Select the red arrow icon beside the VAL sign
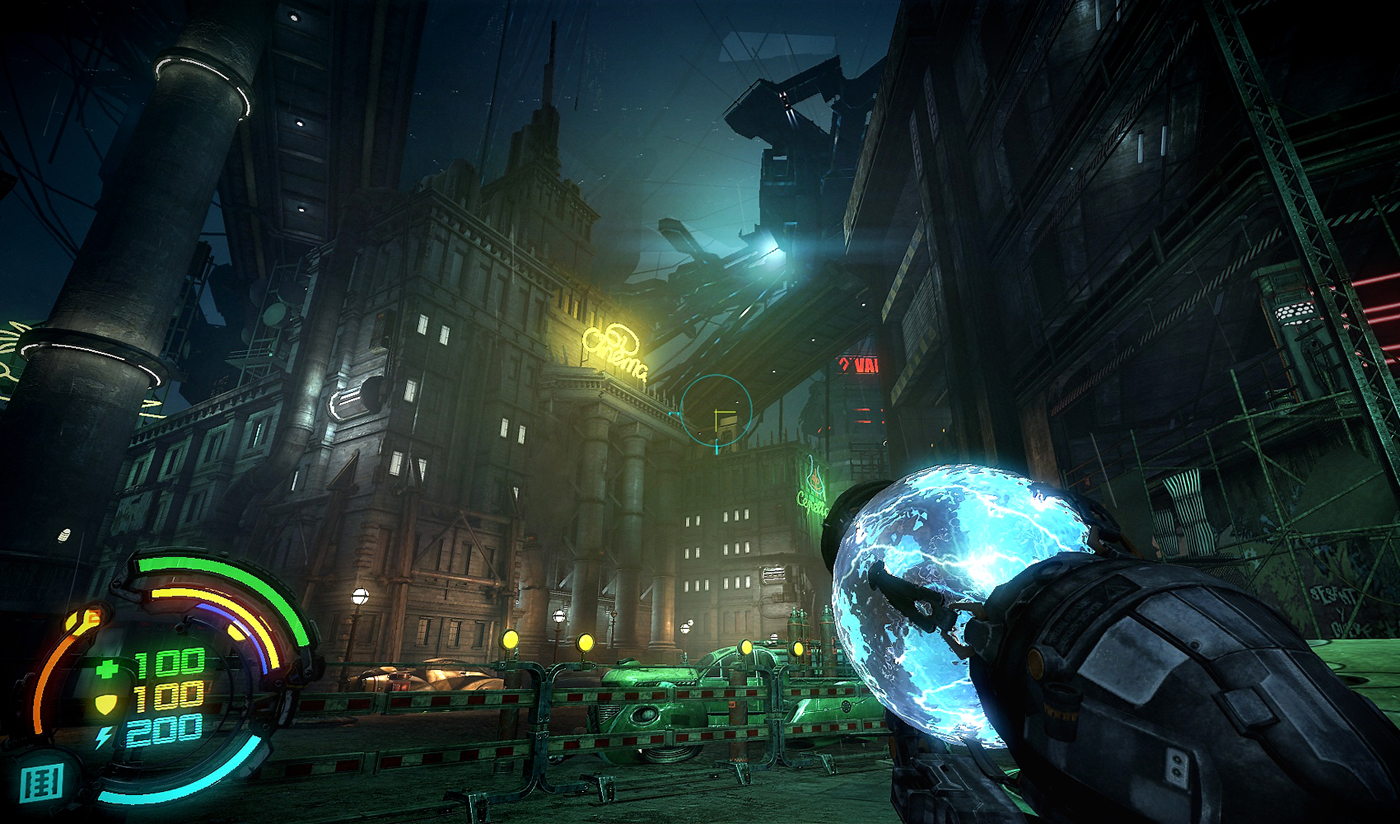This screenshot has height=824, width=1400. (845, 364)
